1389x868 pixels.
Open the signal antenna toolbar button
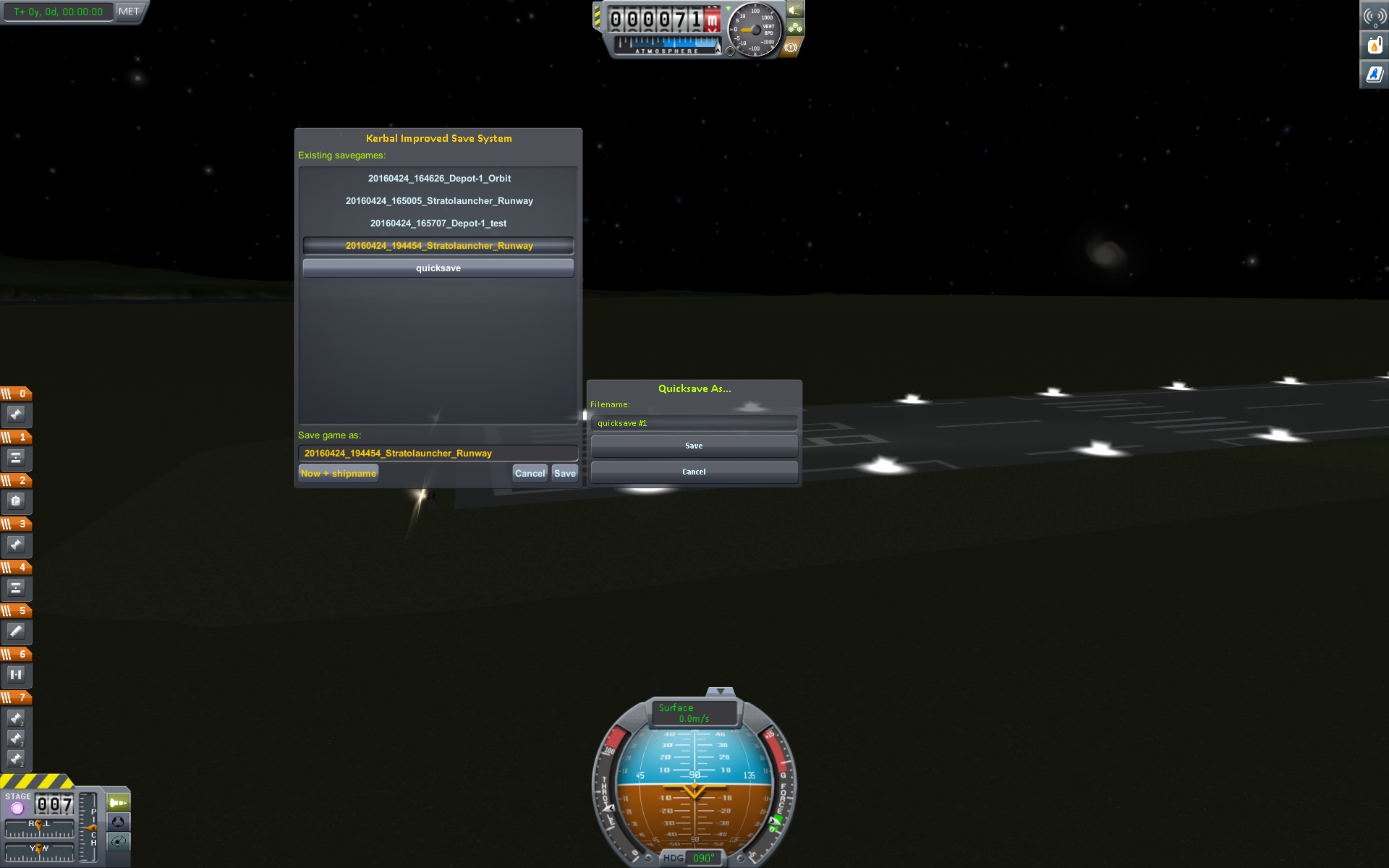[x=1374, y=16]
